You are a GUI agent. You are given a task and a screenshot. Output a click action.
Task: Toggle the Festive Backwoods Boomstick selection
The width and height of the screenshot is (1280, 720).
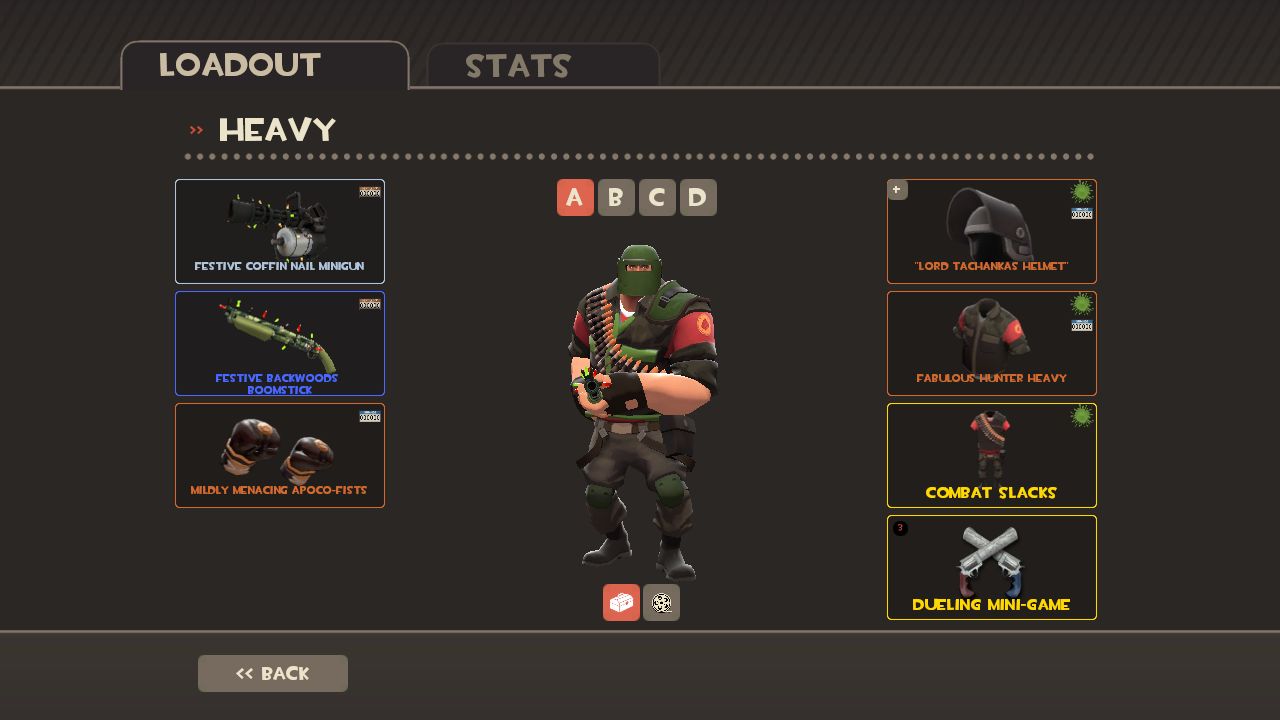pyautogui.click(x=280, y=343)
